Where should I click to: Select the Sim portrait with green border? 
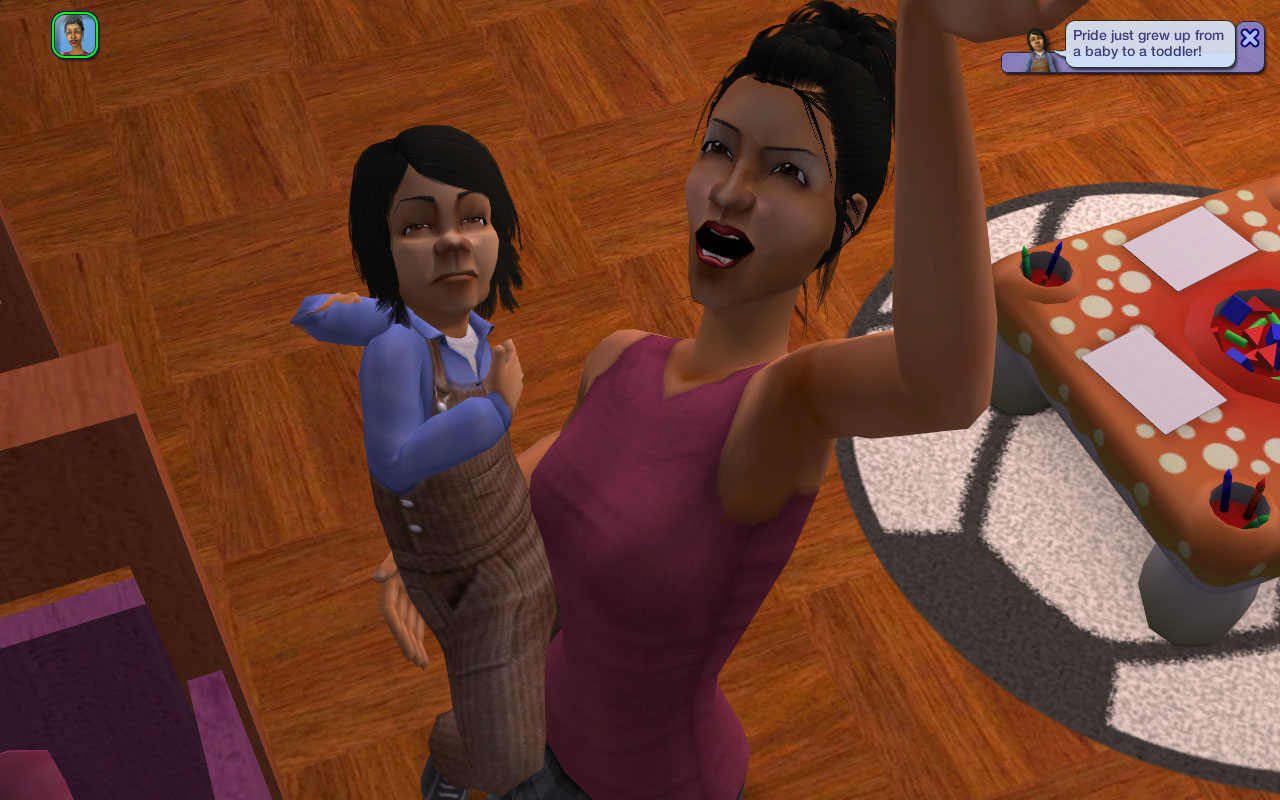click(x=75, y=35)
